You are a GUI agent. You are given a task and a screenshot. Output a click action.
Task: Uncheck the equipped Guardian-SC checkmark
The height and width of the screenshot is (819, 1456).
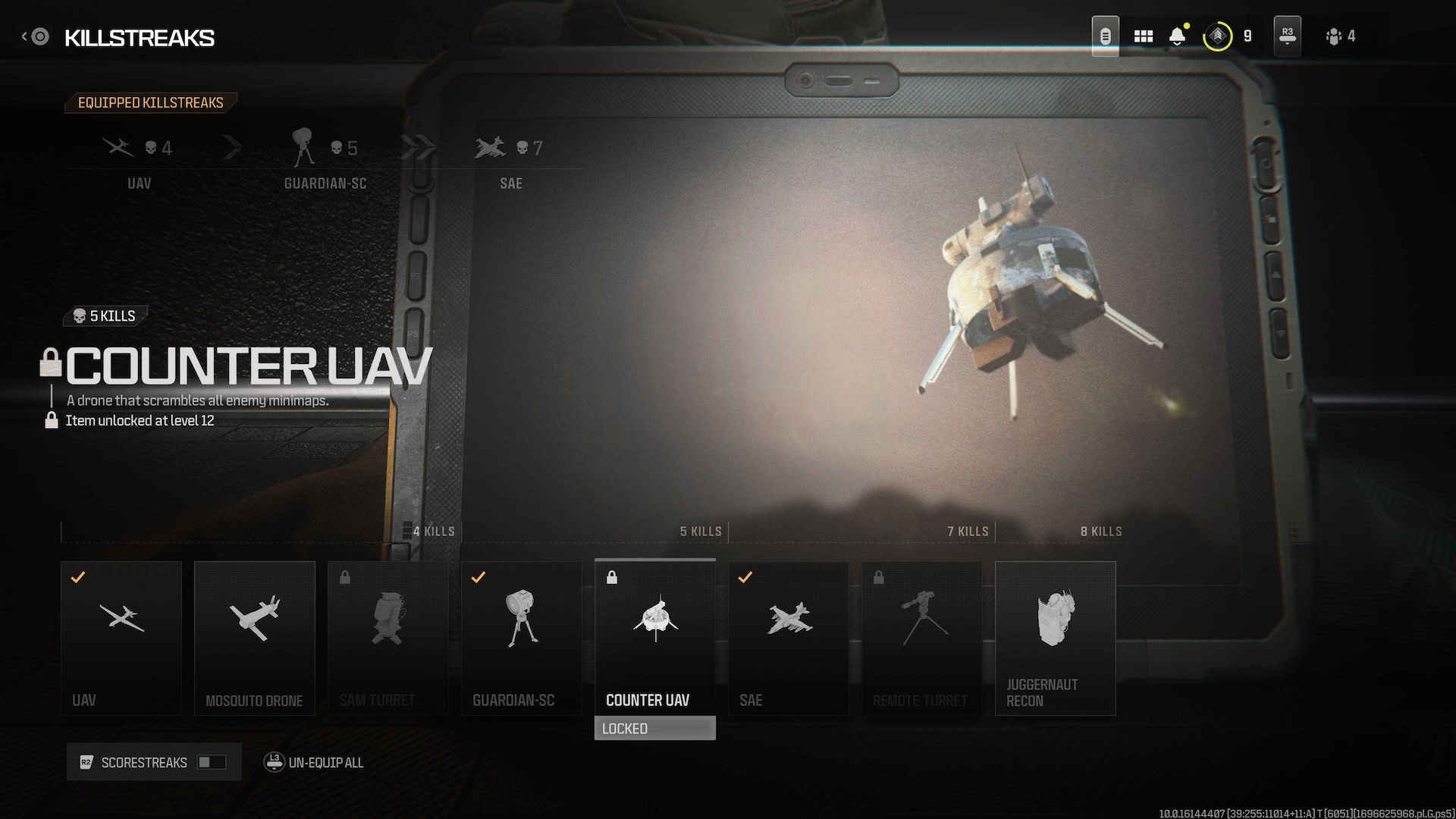[479, 578]
